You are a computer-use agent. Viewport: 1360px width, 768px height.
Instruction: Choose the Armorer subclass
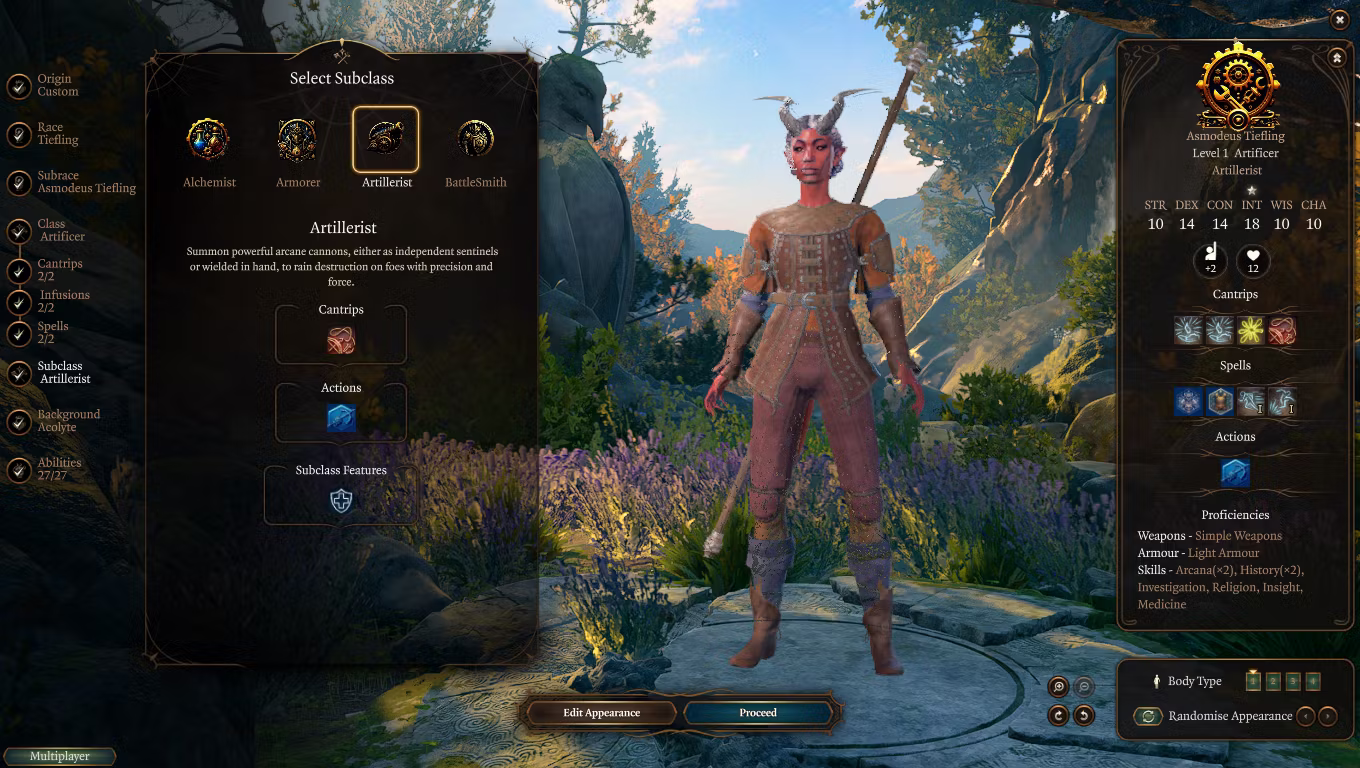point(297,140)
